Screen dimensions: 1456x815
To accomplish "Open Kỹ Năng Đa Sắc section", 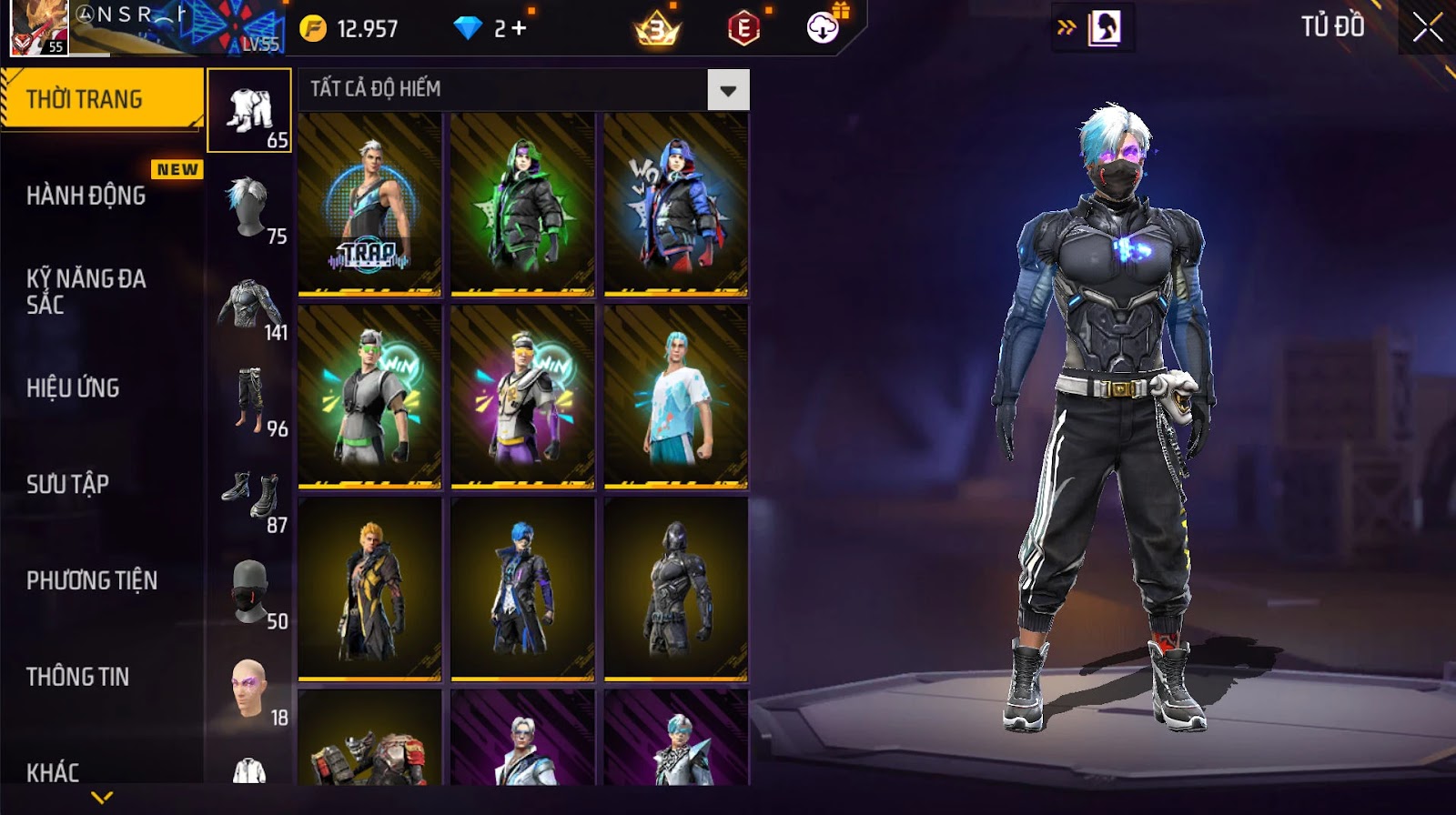I will click(86, 291).
